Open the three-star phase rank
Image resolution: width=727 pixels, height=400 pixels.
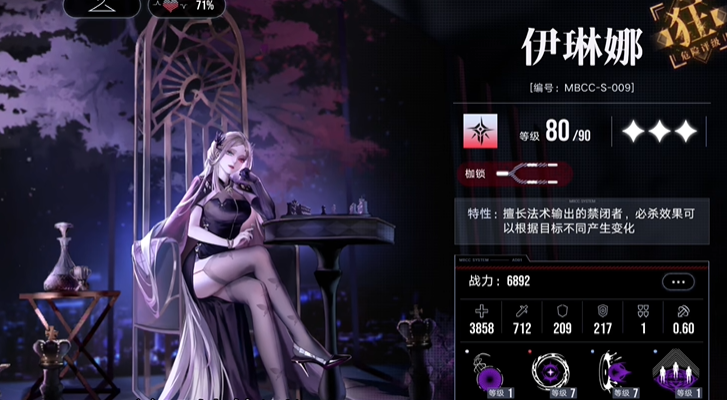point(658,131)
